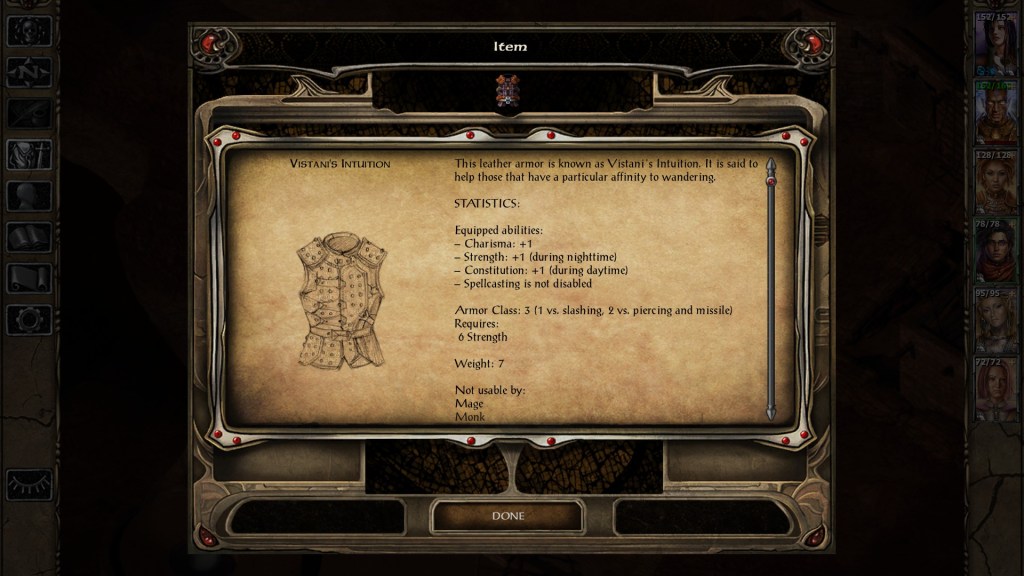Open the inventory figure icon in sidebar

tap(28, 155)
